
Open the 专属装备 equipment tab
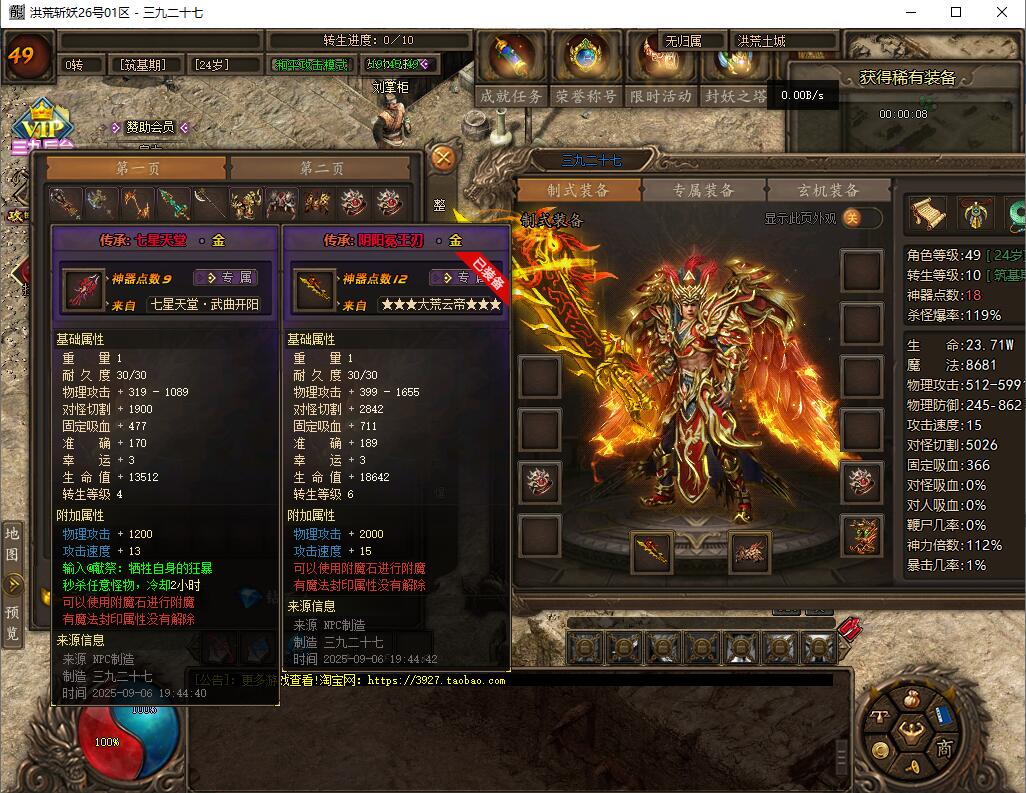coord(703,190)
